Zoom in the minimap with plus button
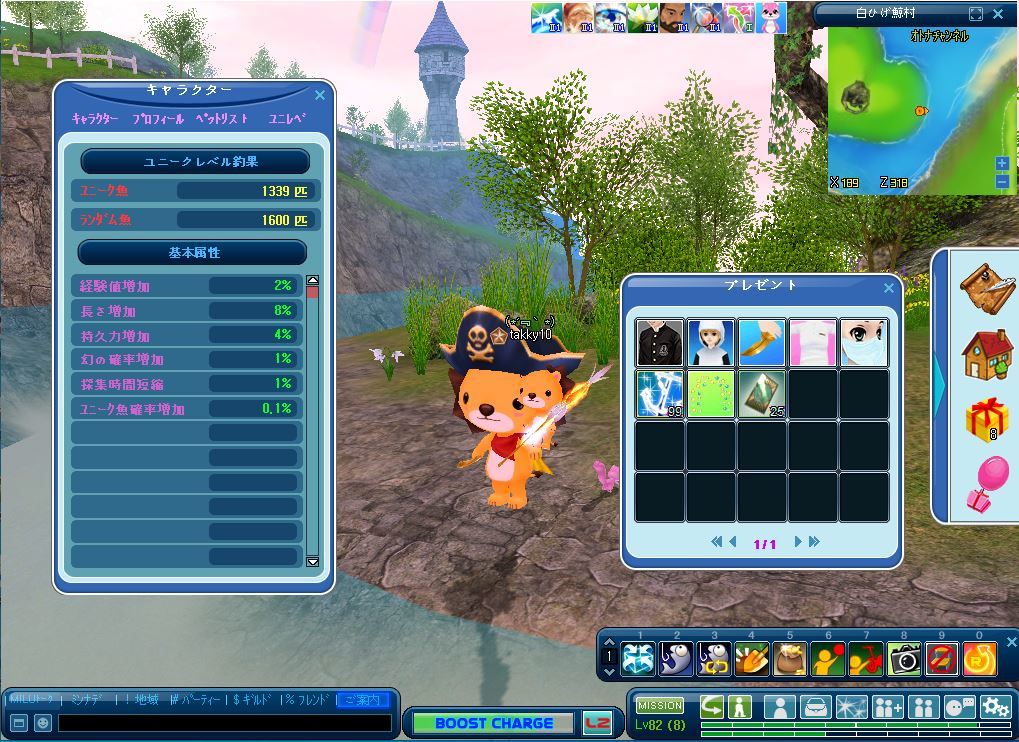 pos(1002,164)
